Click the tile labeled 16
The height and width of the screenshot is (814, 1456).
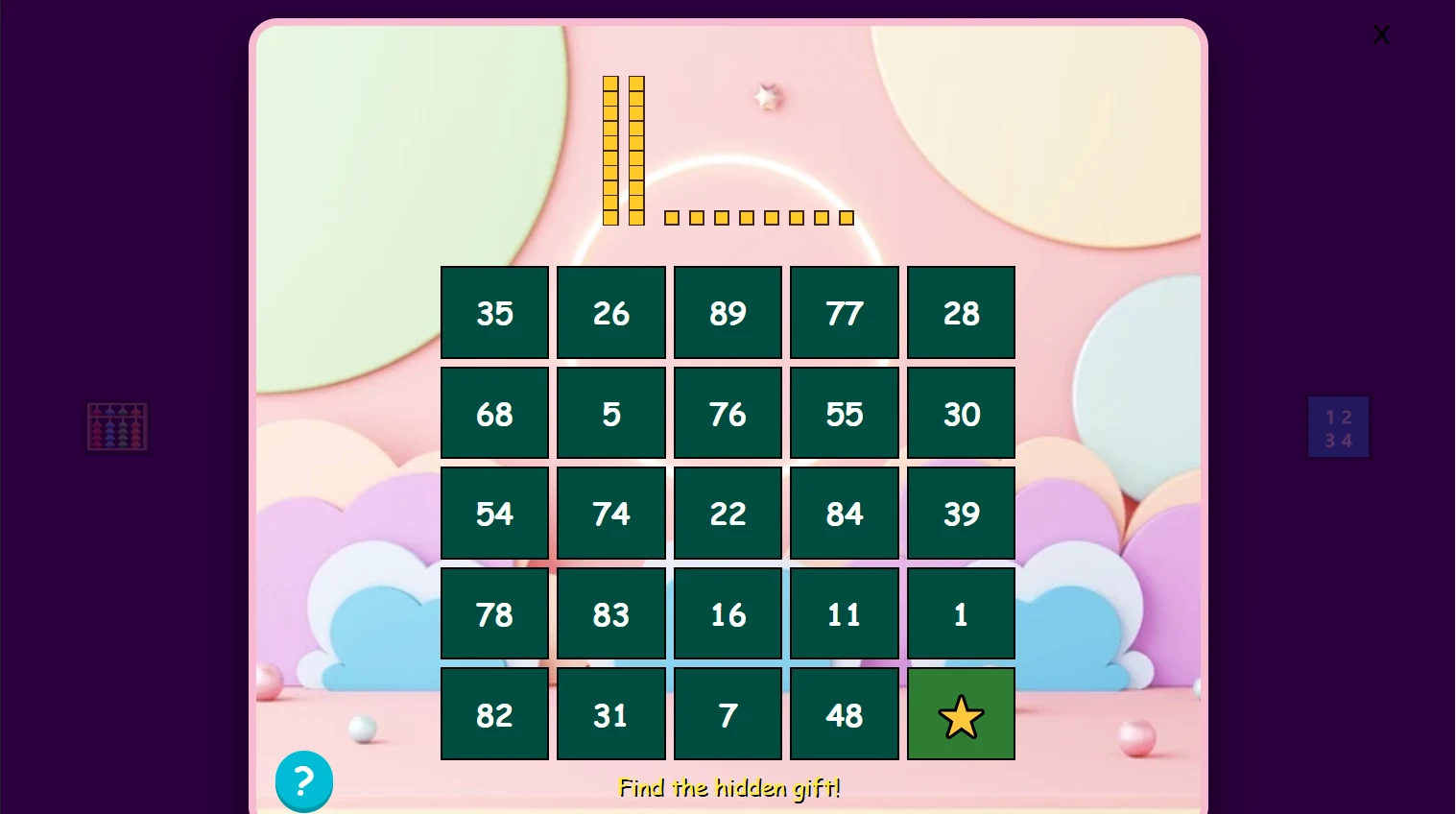[728, 614]
